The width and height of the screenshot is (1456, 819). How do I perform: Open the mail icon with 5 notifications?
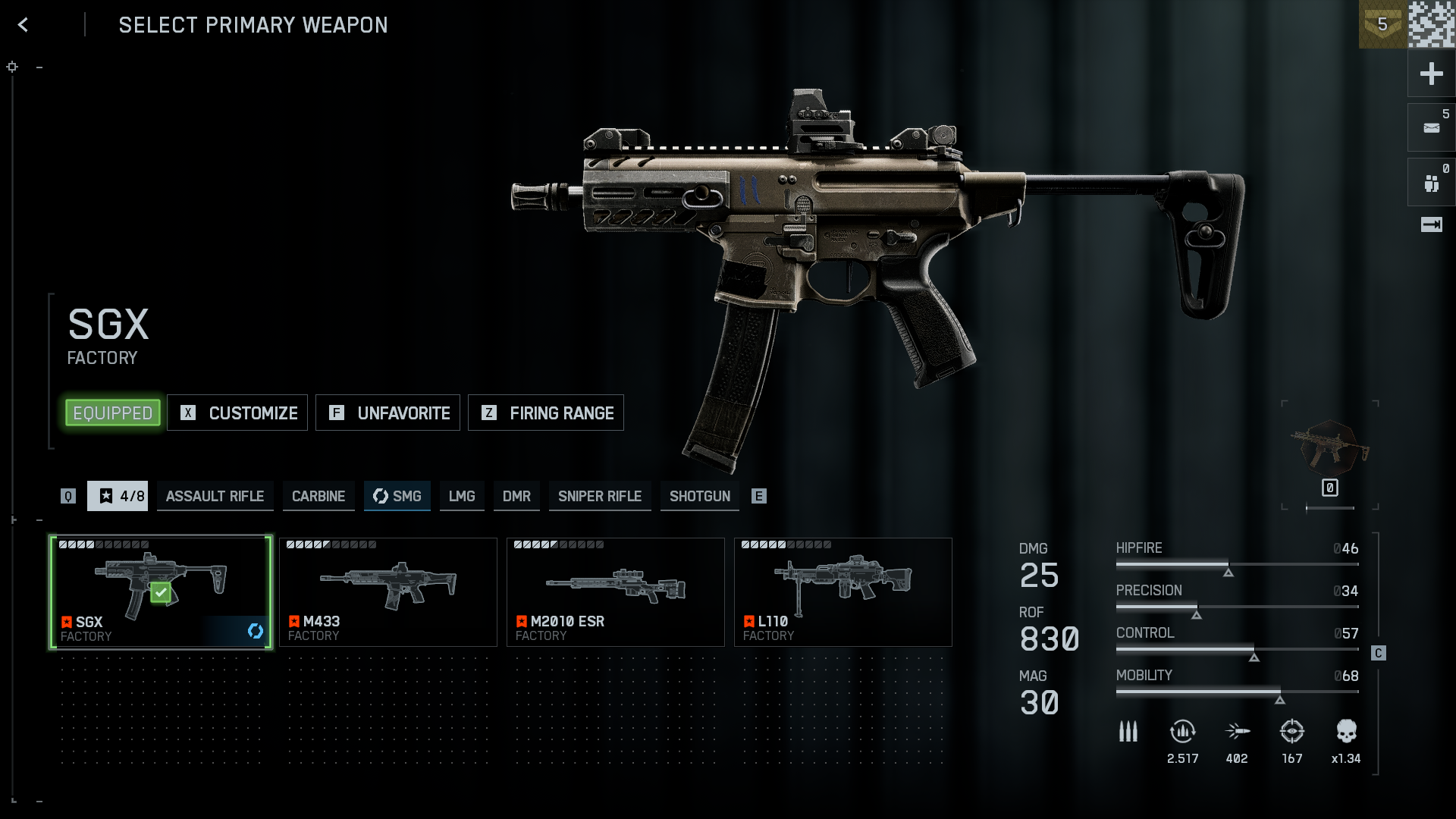point(1431,128)
